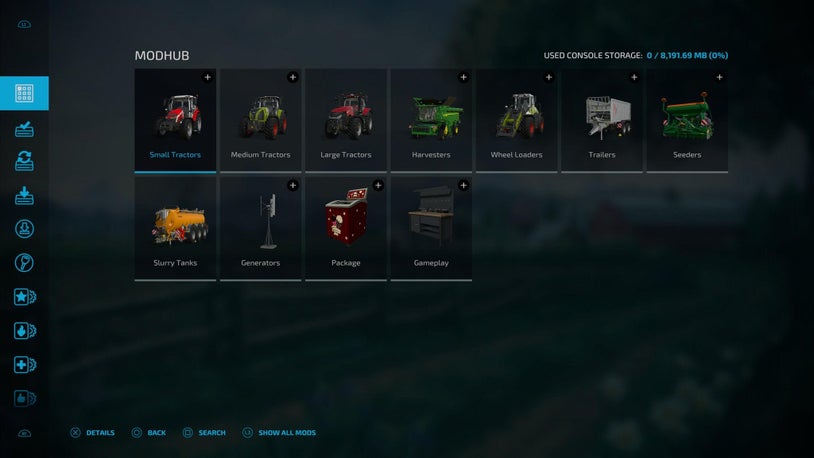Open the Gameplay mods category
The width and height of the screenshot is (814, 458).
(431, 228)
